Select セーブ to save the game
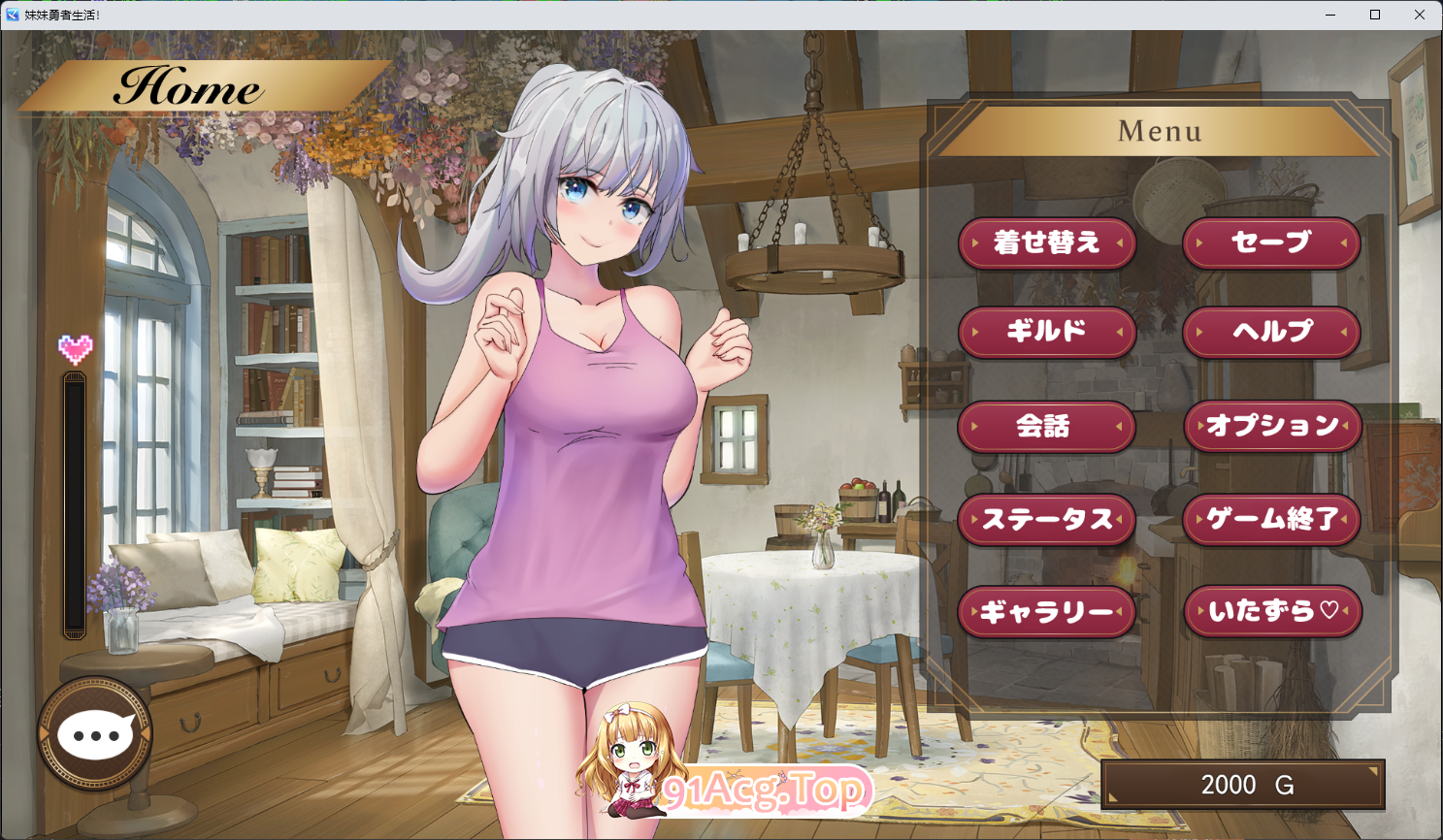The height and width of the screenshot is (840, 1443). point(1272,243)
